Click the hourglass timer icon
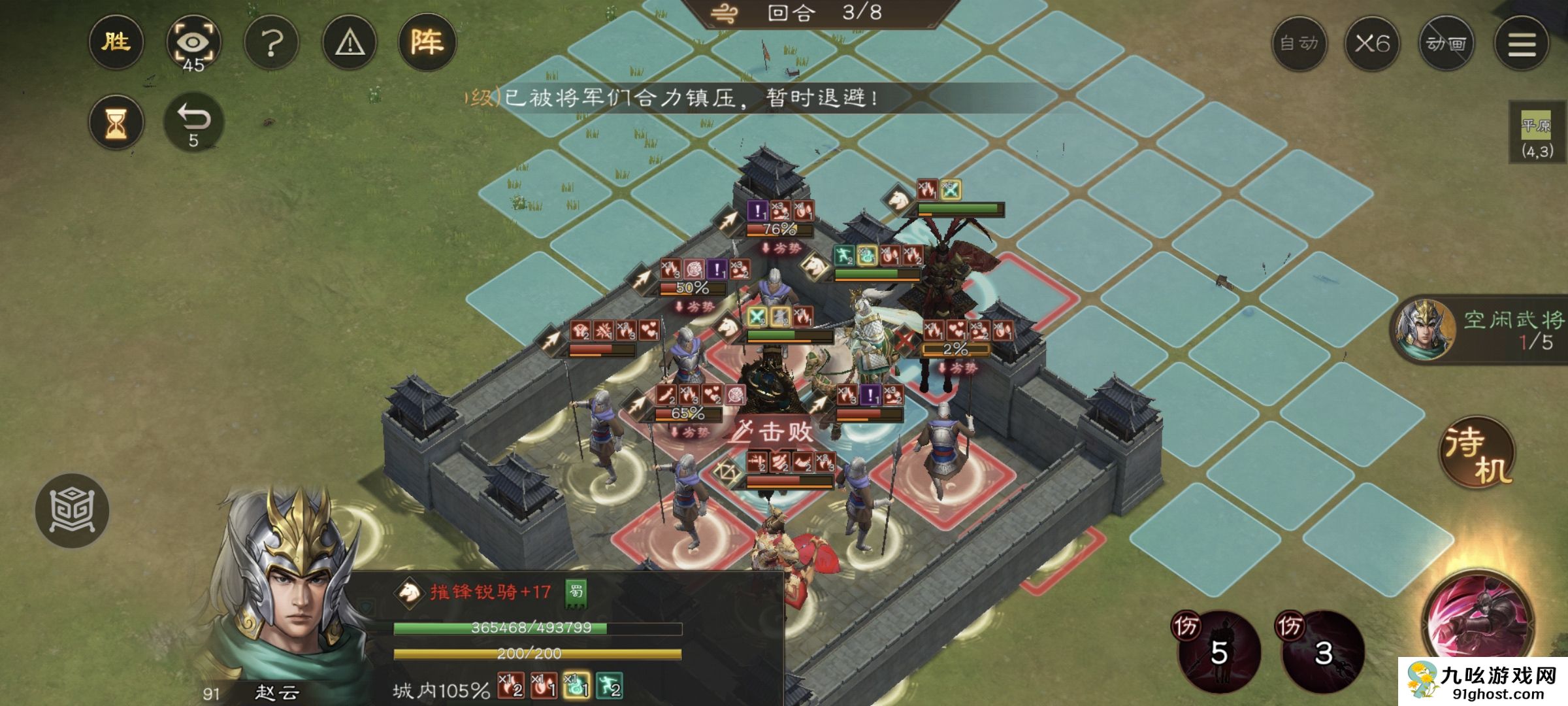 [x=116, y=121]
